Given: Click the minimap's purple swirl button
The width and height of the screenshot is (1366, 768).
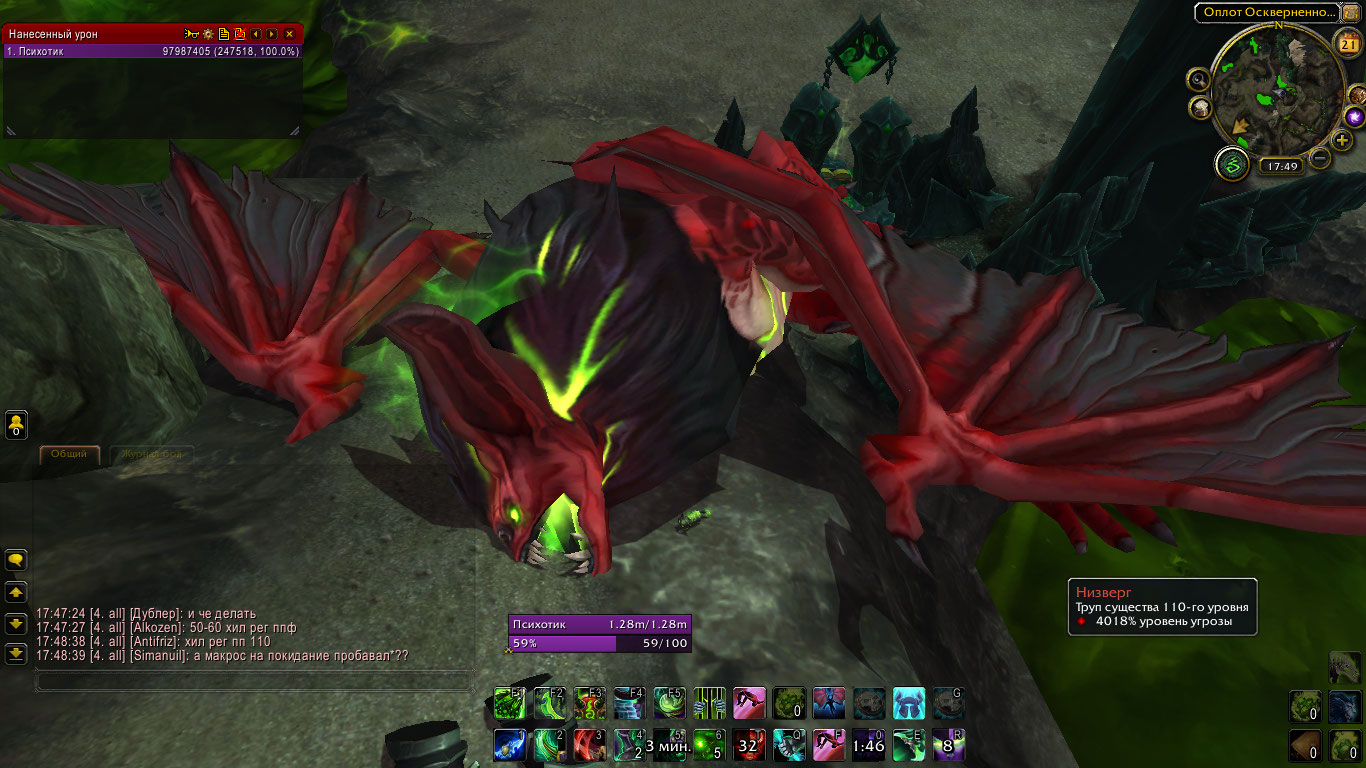Looking at the screenshot, I should coord(1358,118).
